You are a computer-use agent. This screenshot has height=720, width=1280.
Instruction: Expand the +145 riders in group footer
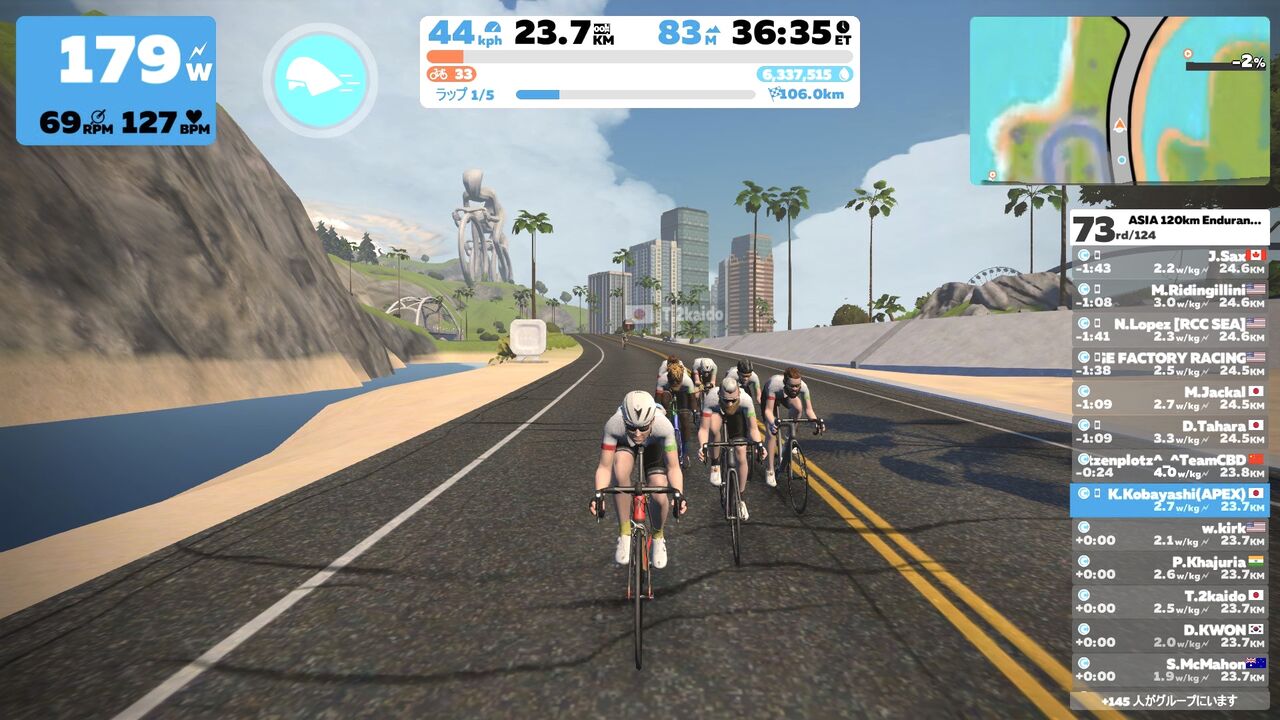pos(1169,700)
